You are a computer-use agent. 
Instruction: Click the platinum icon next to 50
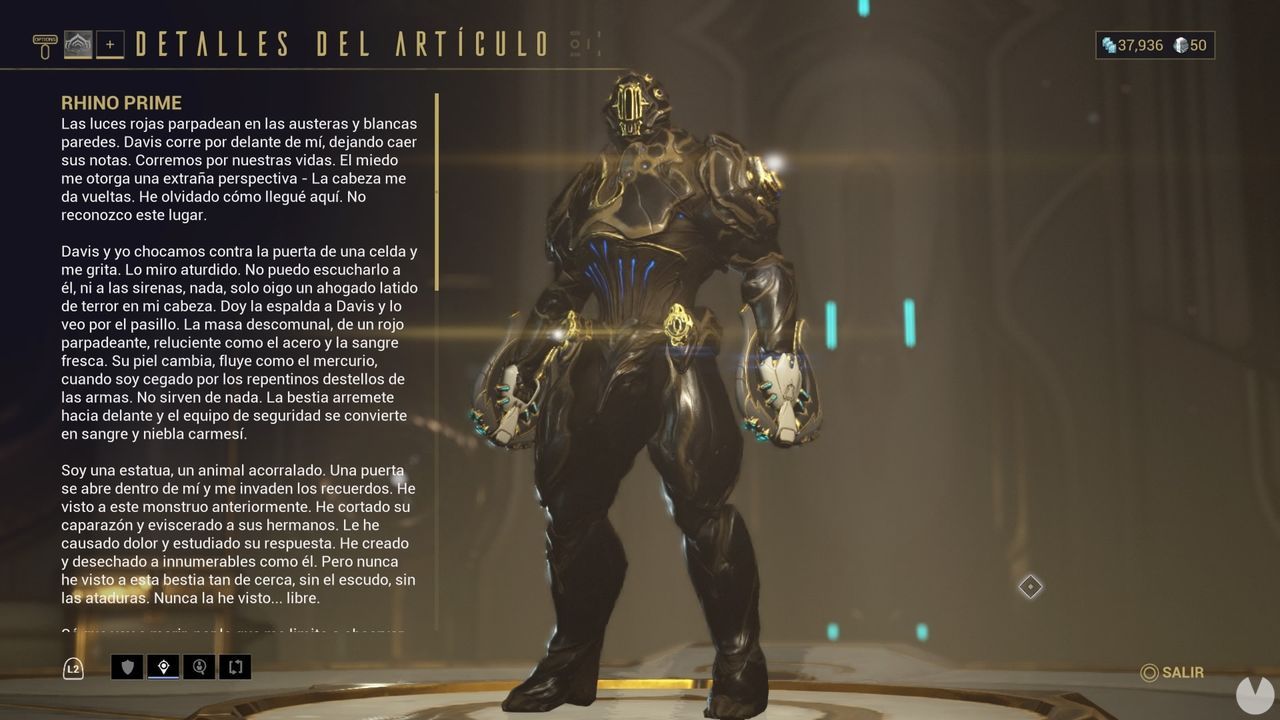click(1180, 45)
